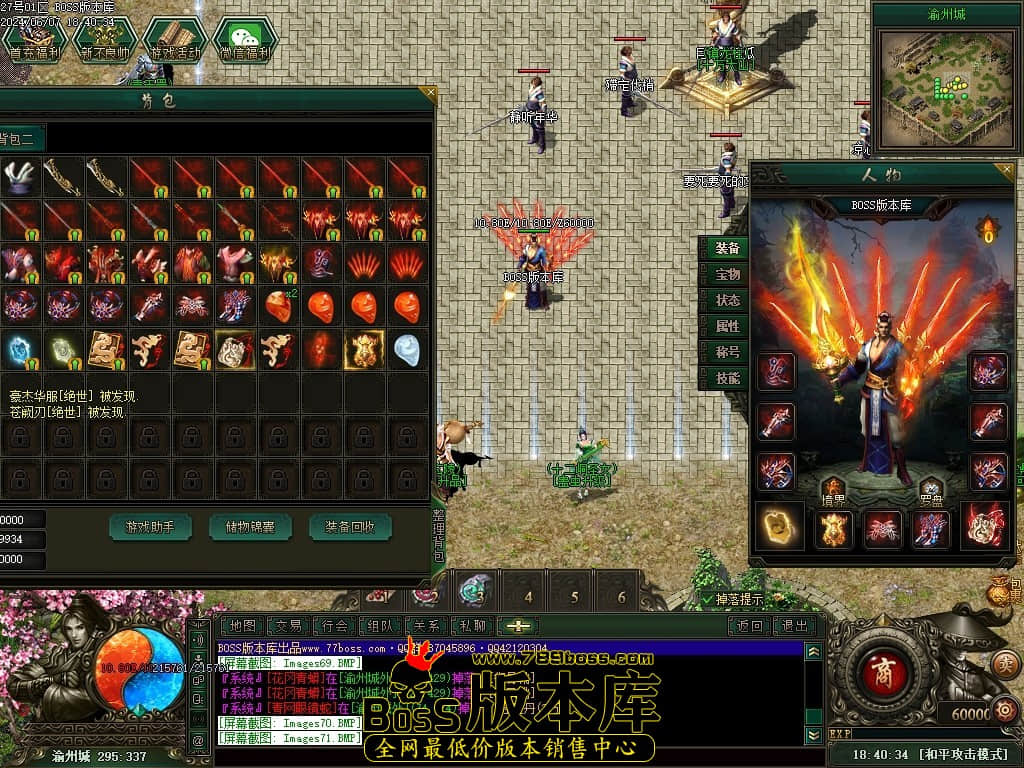The height and width of the screenshot is (768, 1024).
Task: Open the red 商 shop button
Action: (883, 667)
